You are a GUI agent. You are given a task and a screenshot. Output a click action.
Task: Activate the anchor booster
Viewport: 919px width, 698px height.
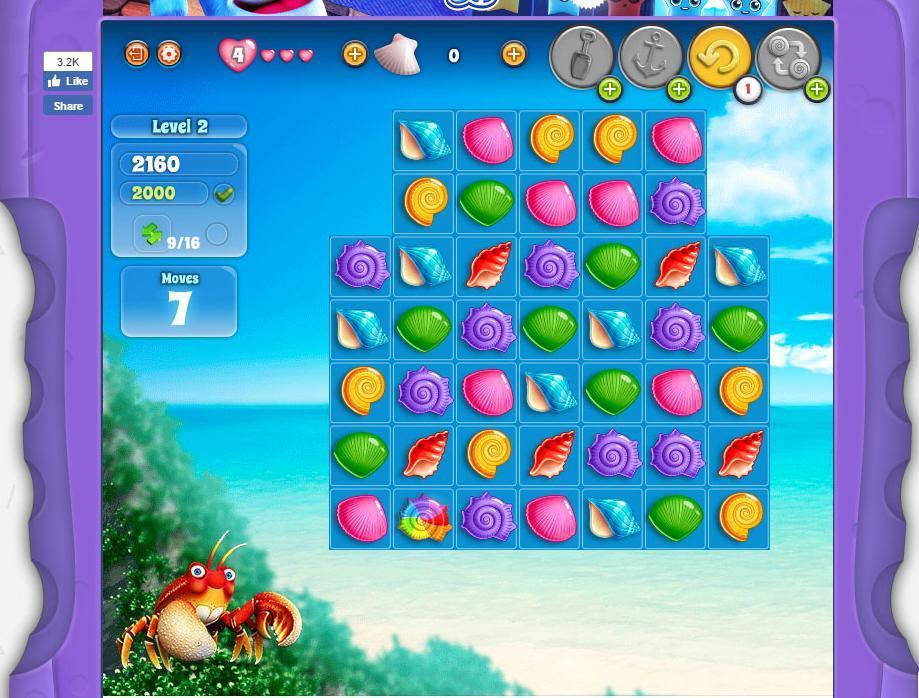point(650,57)
